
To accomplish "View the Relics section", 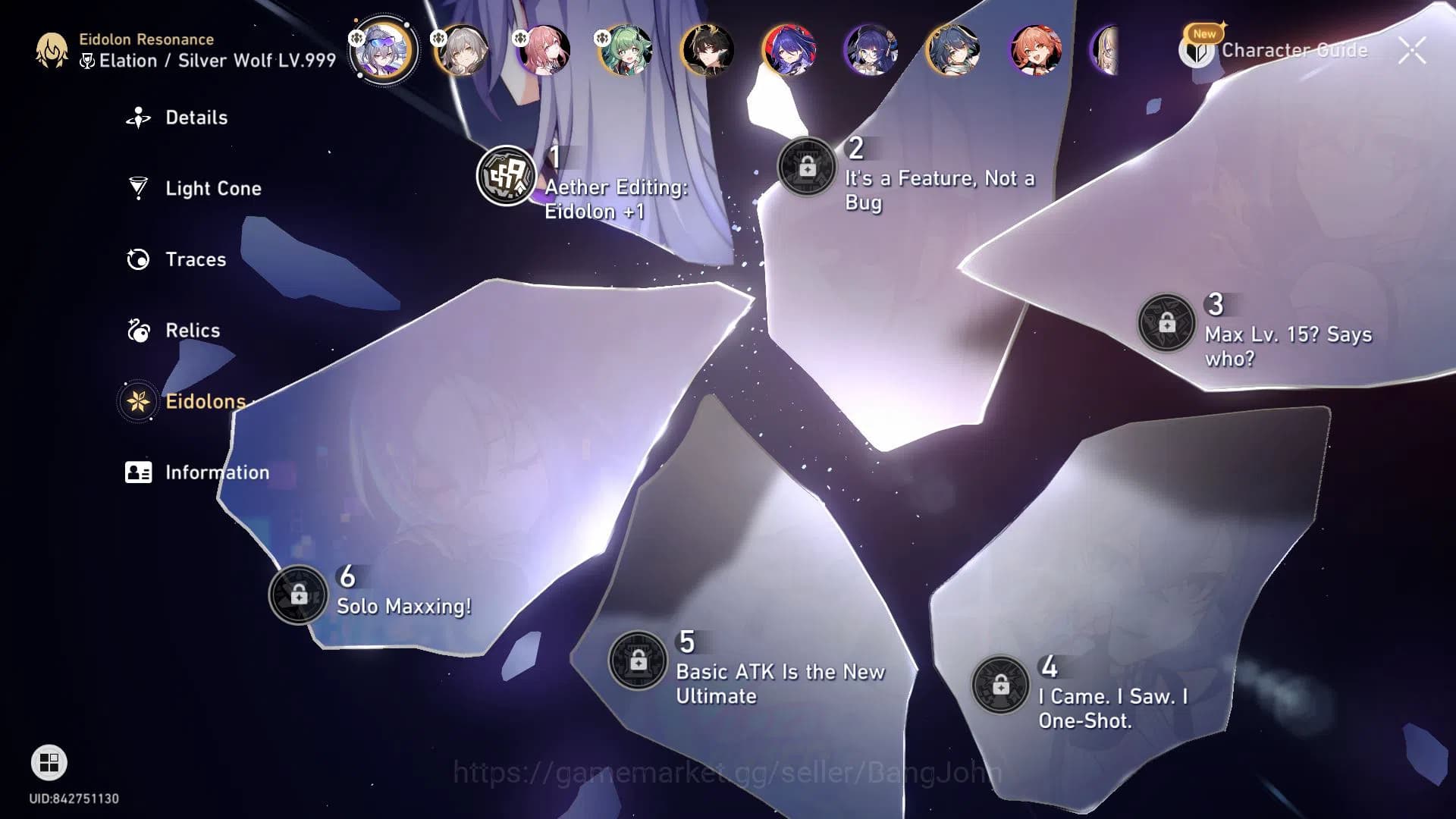I will pos(138,331).
